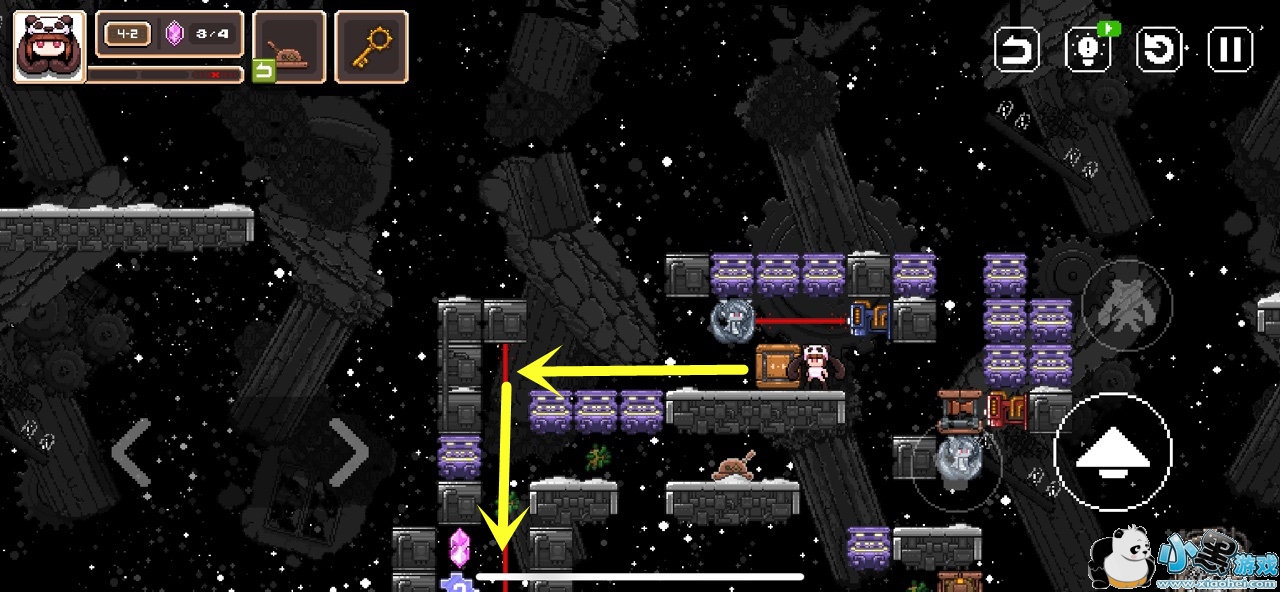The height and width of the screenshot is (592, 1280).
Task: Show a hint with the lightbulb button
Action: 1088,49
